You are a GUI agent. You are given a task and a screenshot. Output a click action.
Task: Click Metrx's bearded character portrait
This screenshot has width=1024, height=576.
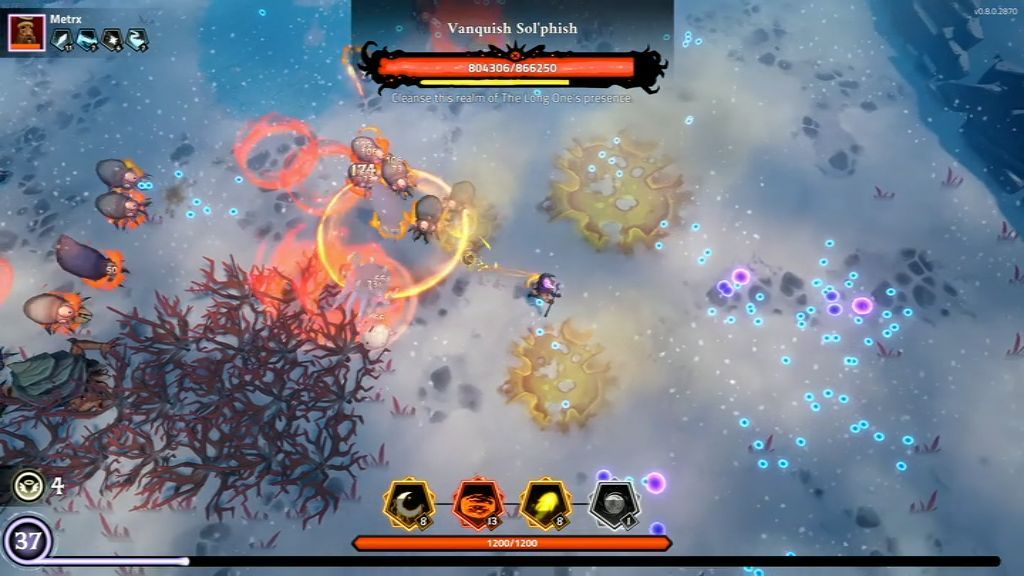pyautogui.click(x=26, y=32)
